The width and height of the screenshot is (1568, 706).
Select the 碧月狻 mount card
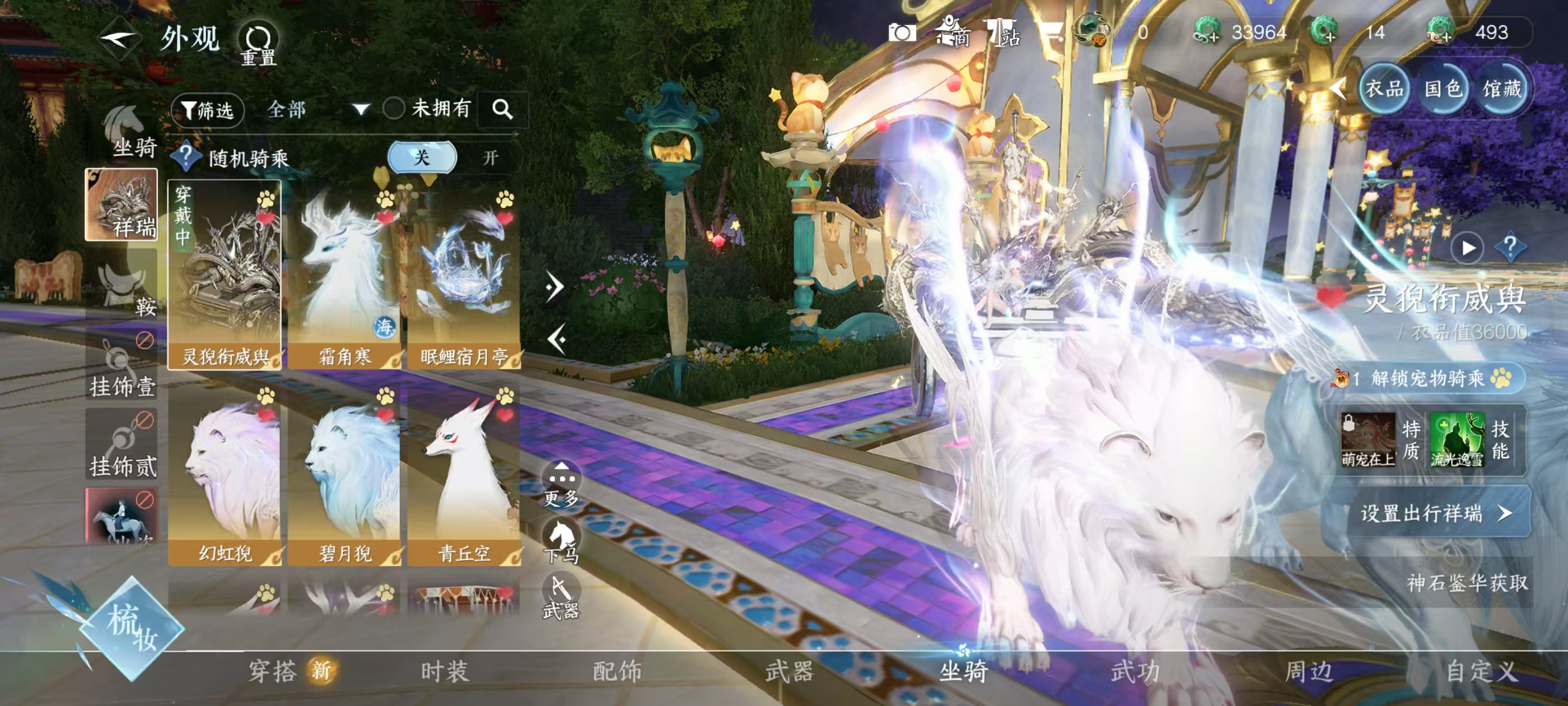coord(344,475)
